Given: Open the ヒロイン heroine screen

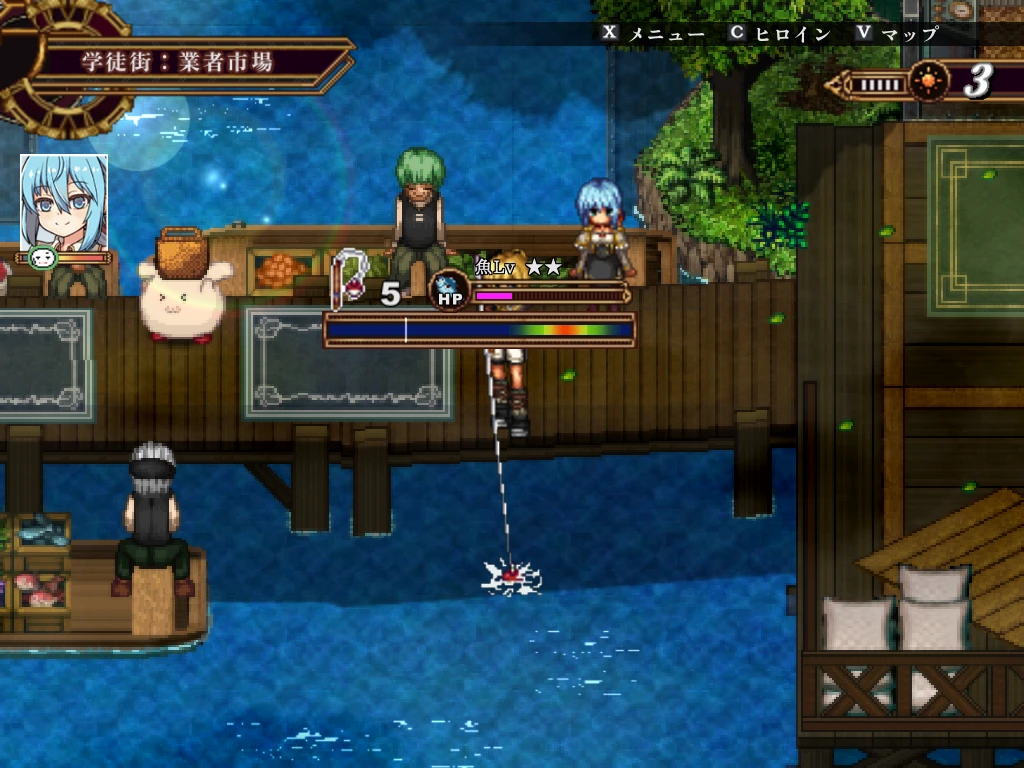Looking at the screenshot, I should coord(791,33).
